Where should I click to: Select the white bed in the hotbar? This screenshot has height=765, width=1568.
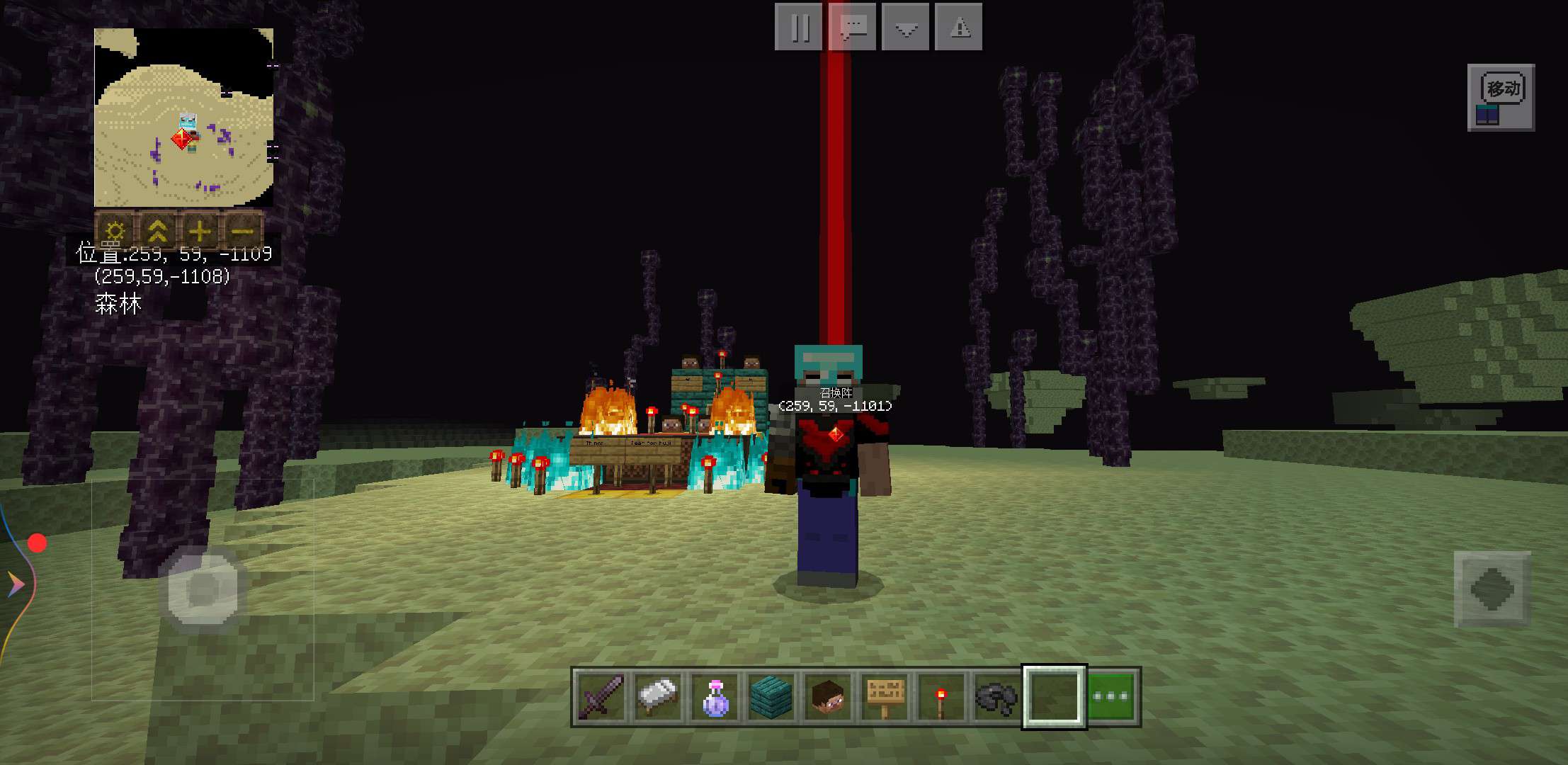[657, 696]
